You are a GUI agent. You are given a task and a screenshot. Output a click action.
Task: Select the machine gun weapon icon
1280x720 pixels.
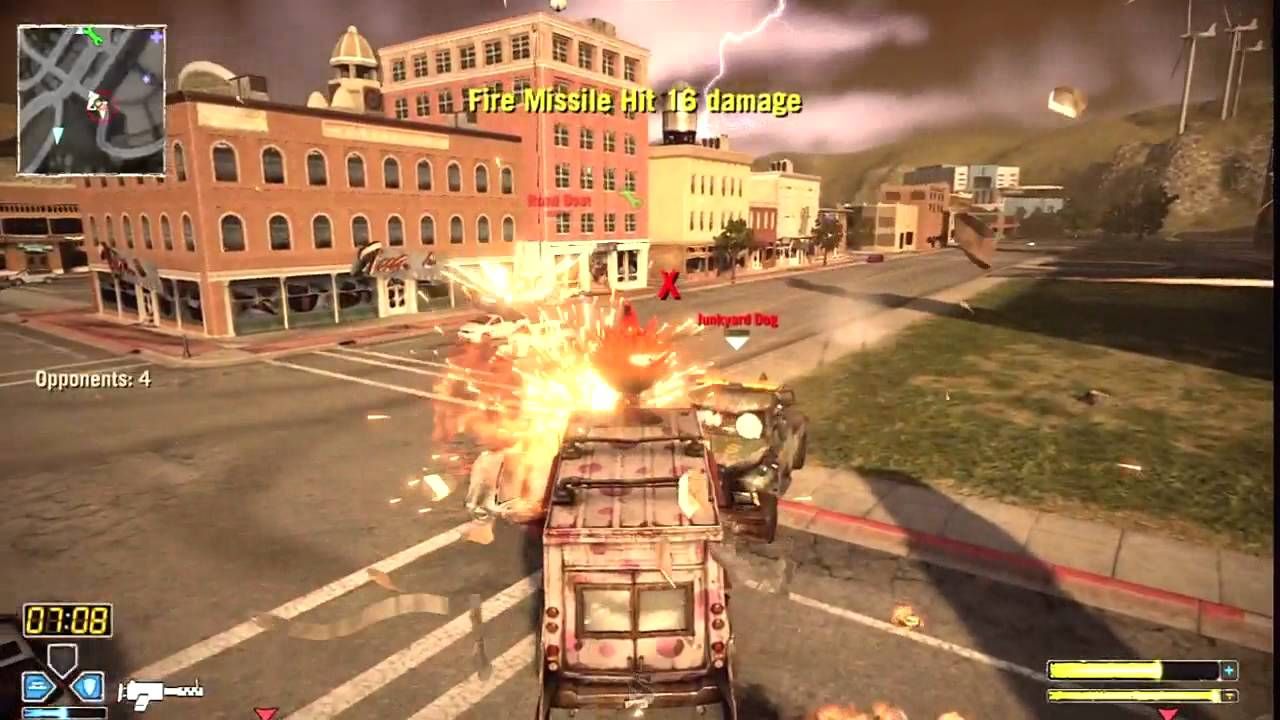click(x=160, y=692)
